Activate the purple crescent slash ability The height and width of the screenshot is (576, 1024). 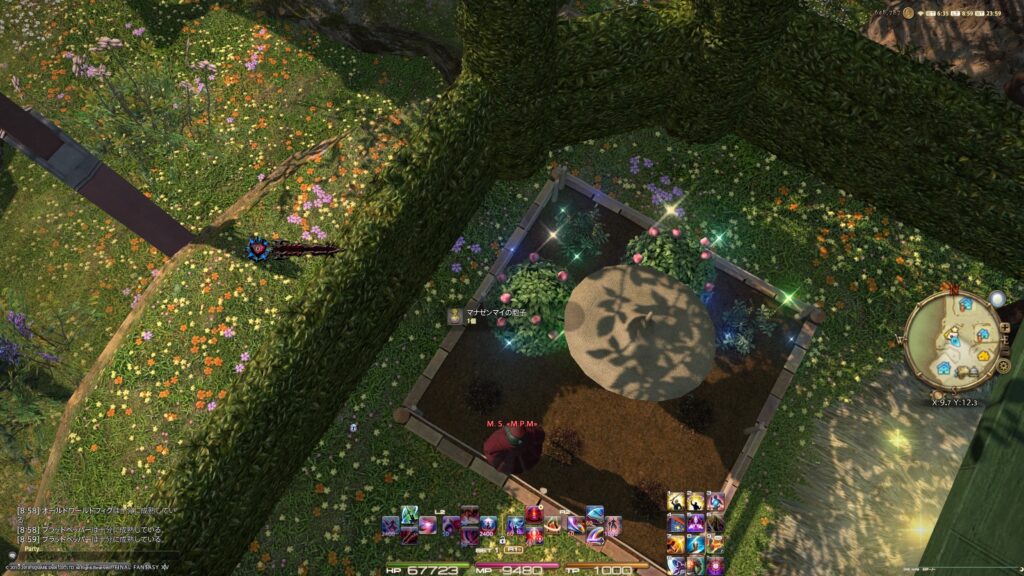(595, 533)
